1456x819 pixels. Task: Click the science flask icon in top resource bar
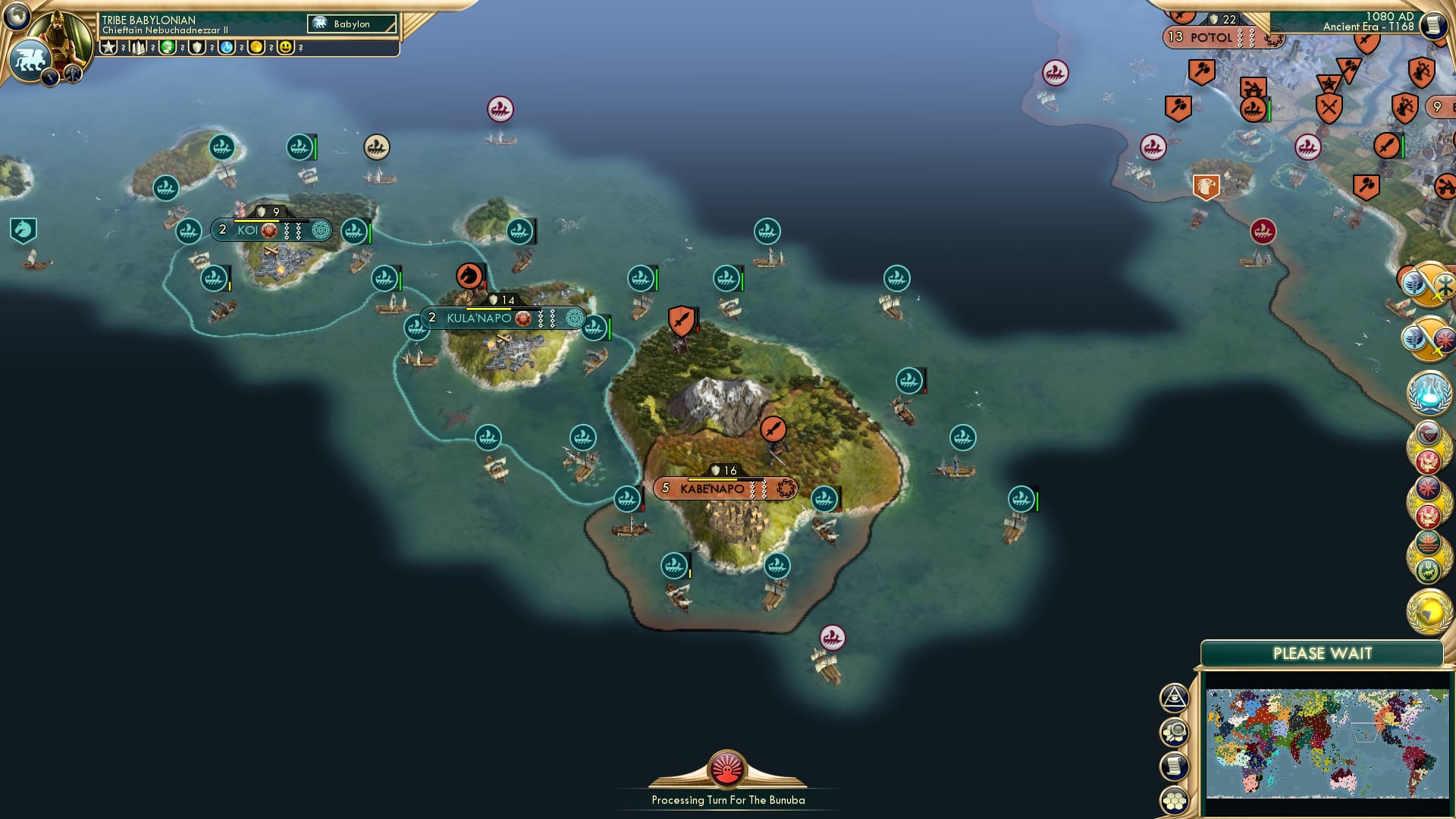click(225, 47)
